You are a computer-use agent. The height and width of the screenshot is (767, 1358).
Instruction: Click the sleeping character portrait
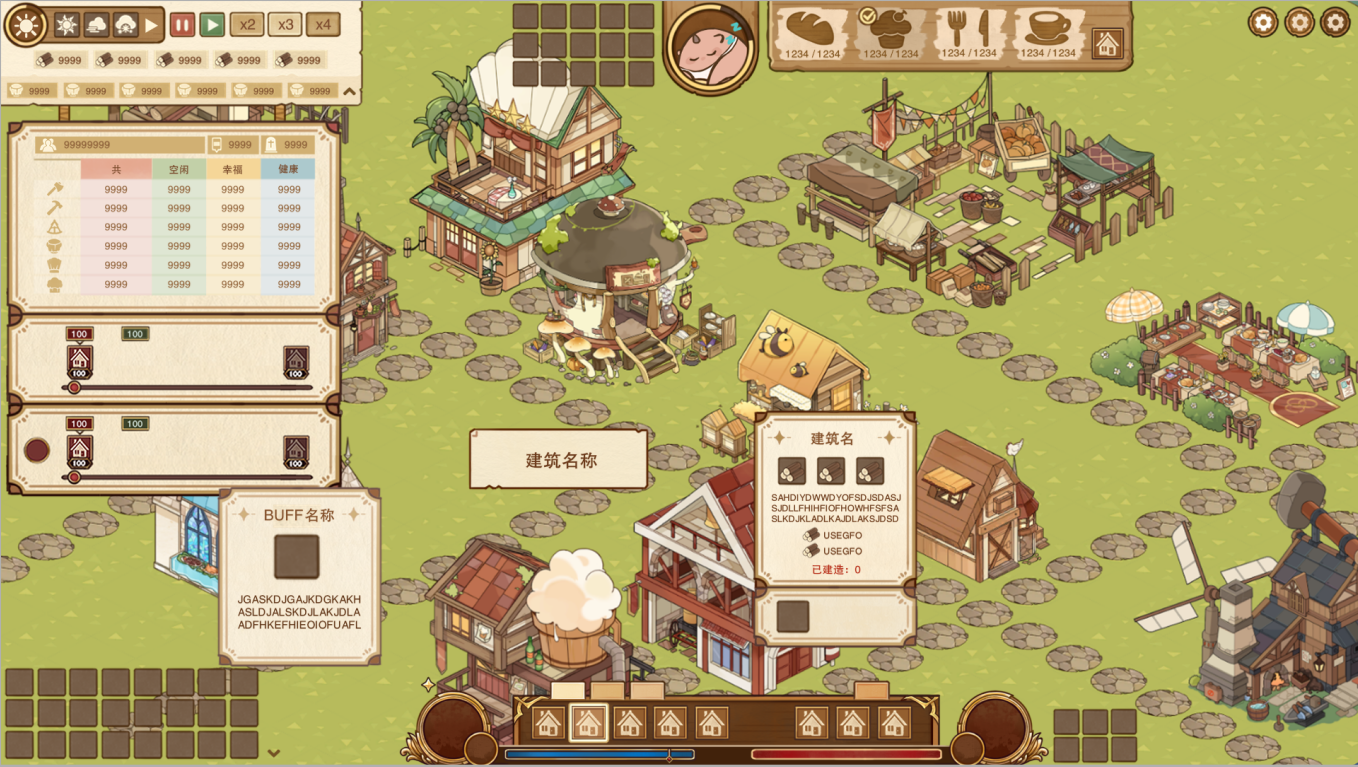[711, 46]
